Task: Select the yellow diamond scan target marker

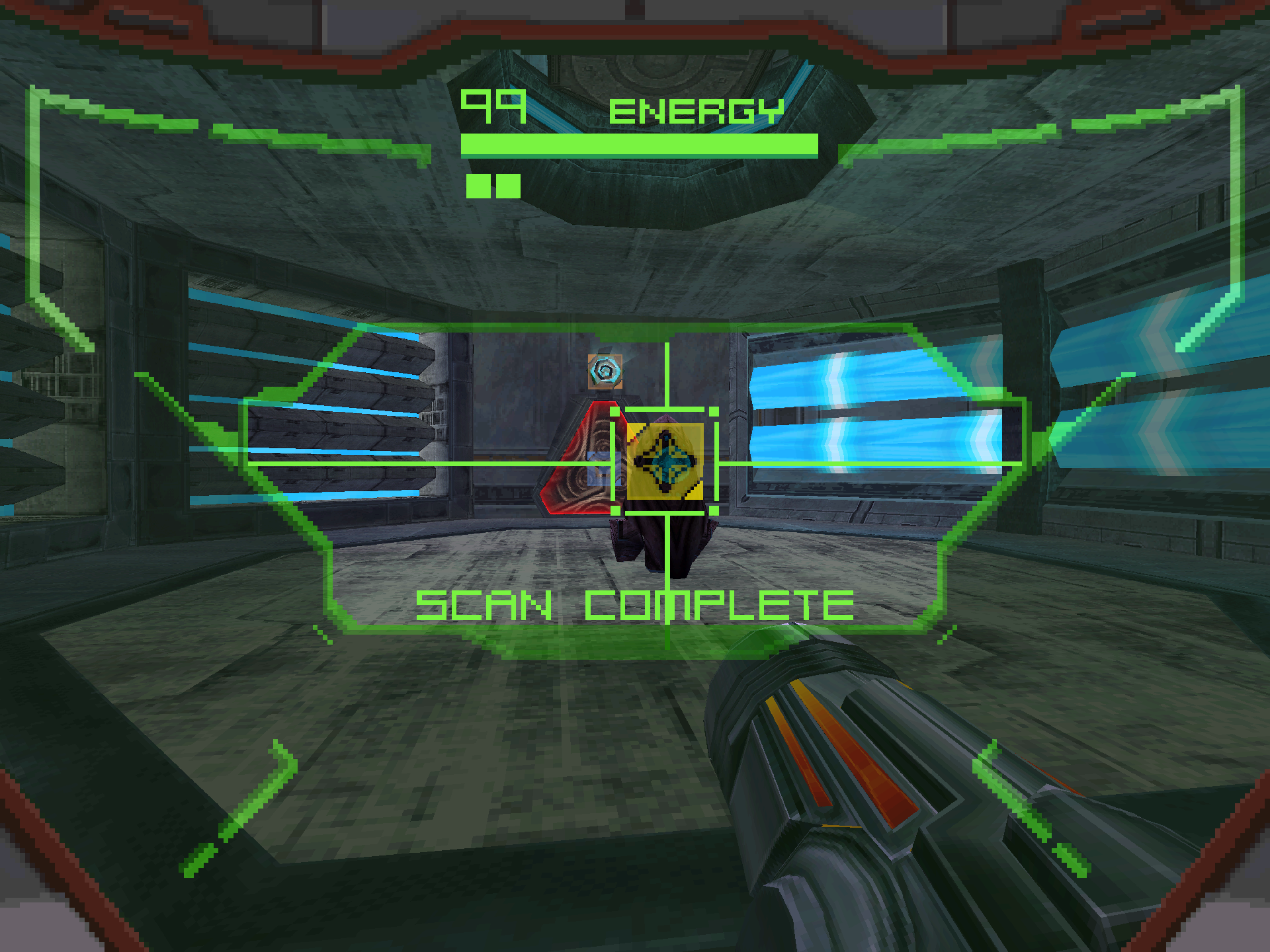Action: (665, 461)
